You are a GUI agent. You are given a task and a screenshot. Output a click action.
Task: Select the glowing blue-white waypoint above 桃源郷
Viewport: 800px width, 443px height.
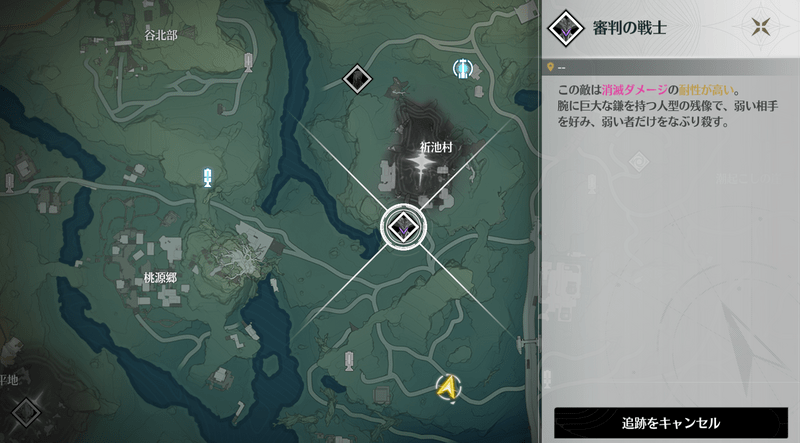pyautogui.click(x=208, y=178)
